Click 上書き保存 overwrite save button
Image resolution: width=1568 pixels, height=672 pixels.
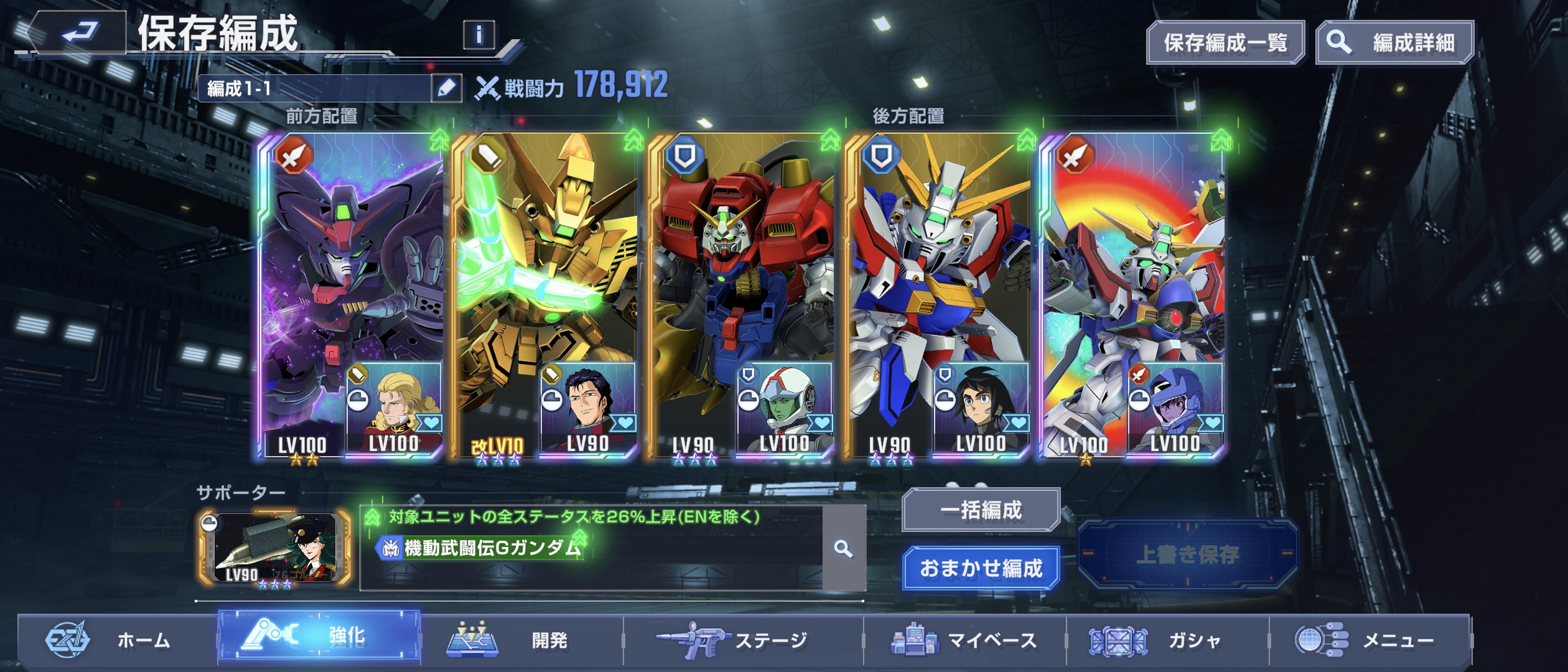(x=1187, y=554)
